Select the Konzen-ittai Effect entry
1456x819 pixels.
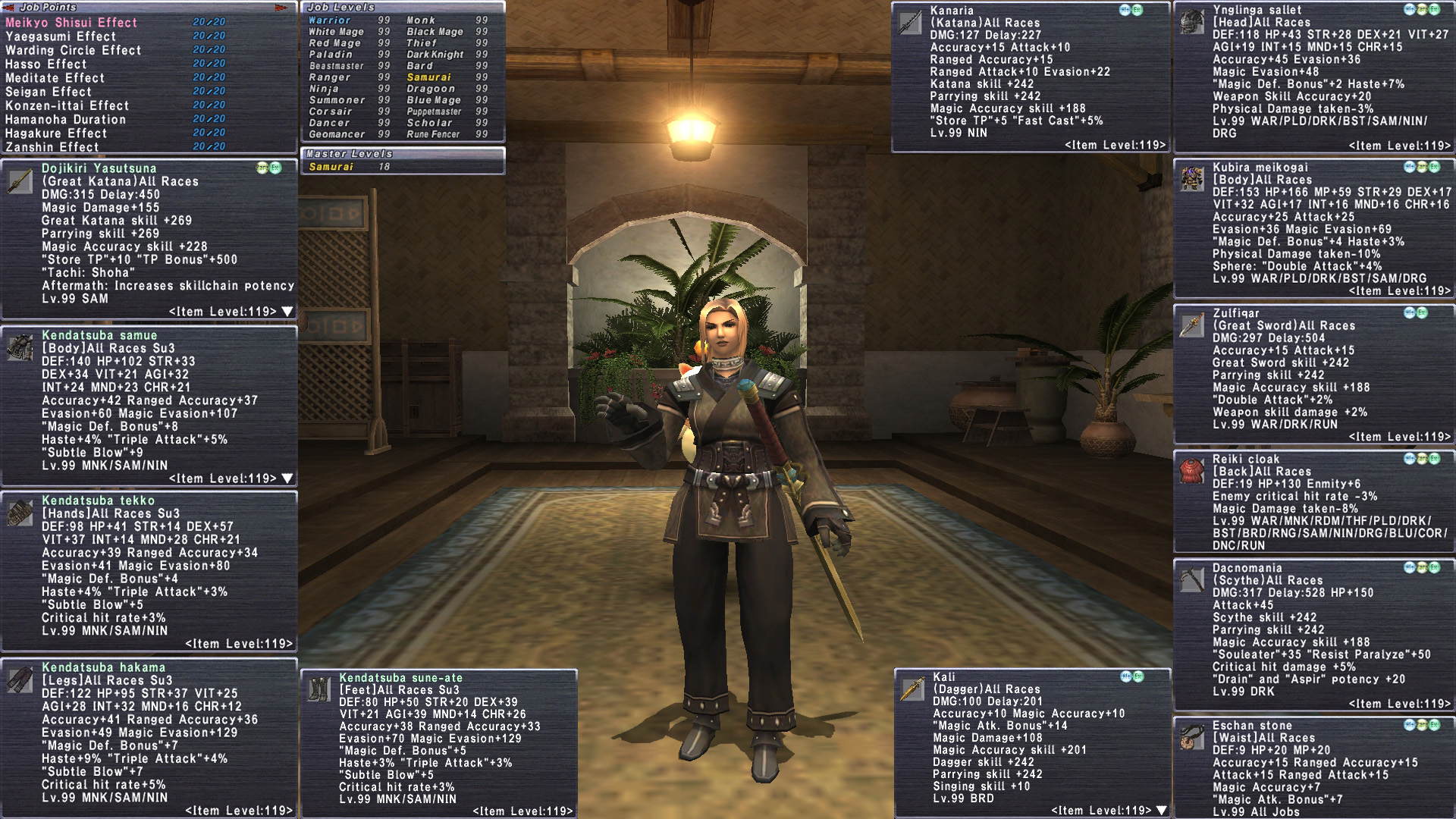(x=67, y=106)
